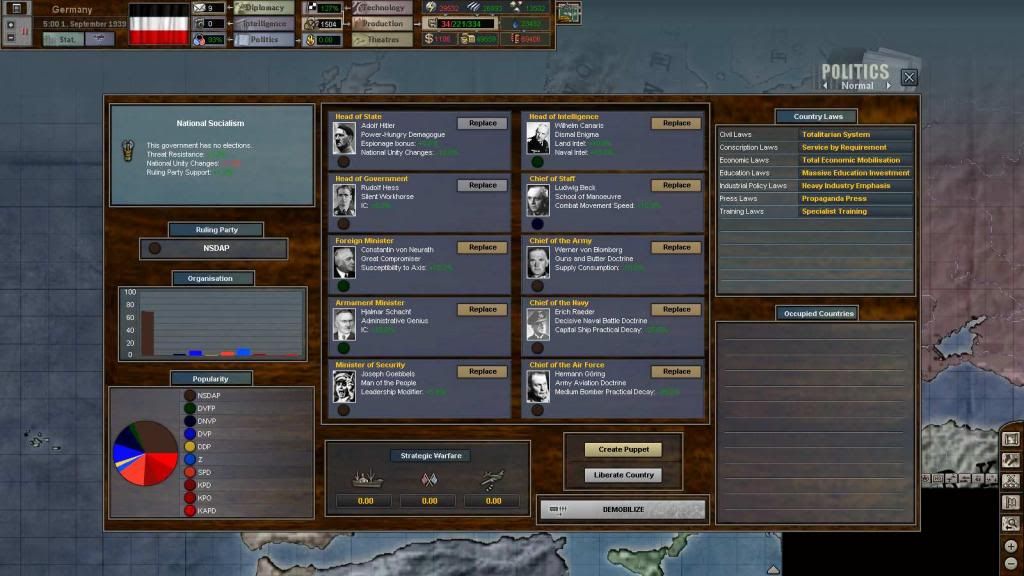Close the Politics window
Image resolution: width=1024 pixels, height=576 pixels.
tap(908, 77)
